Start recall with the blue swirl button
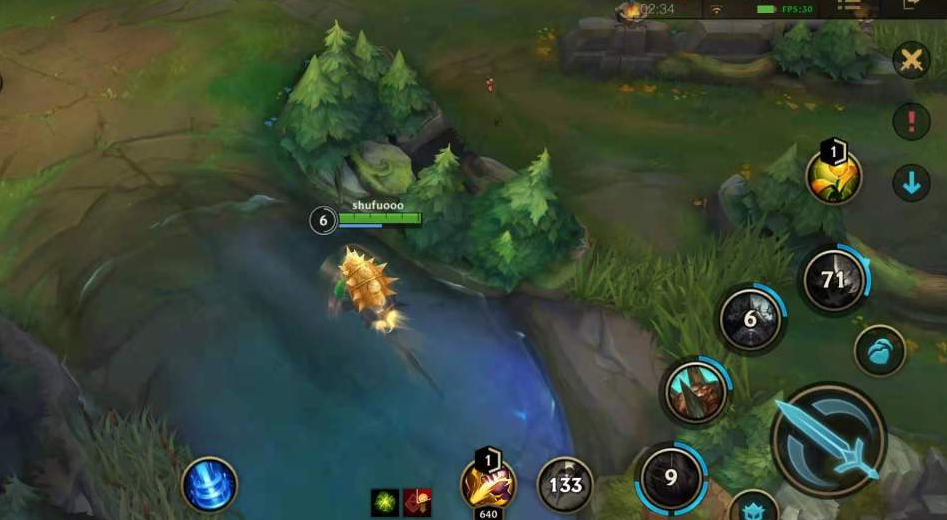 (209, 486)
